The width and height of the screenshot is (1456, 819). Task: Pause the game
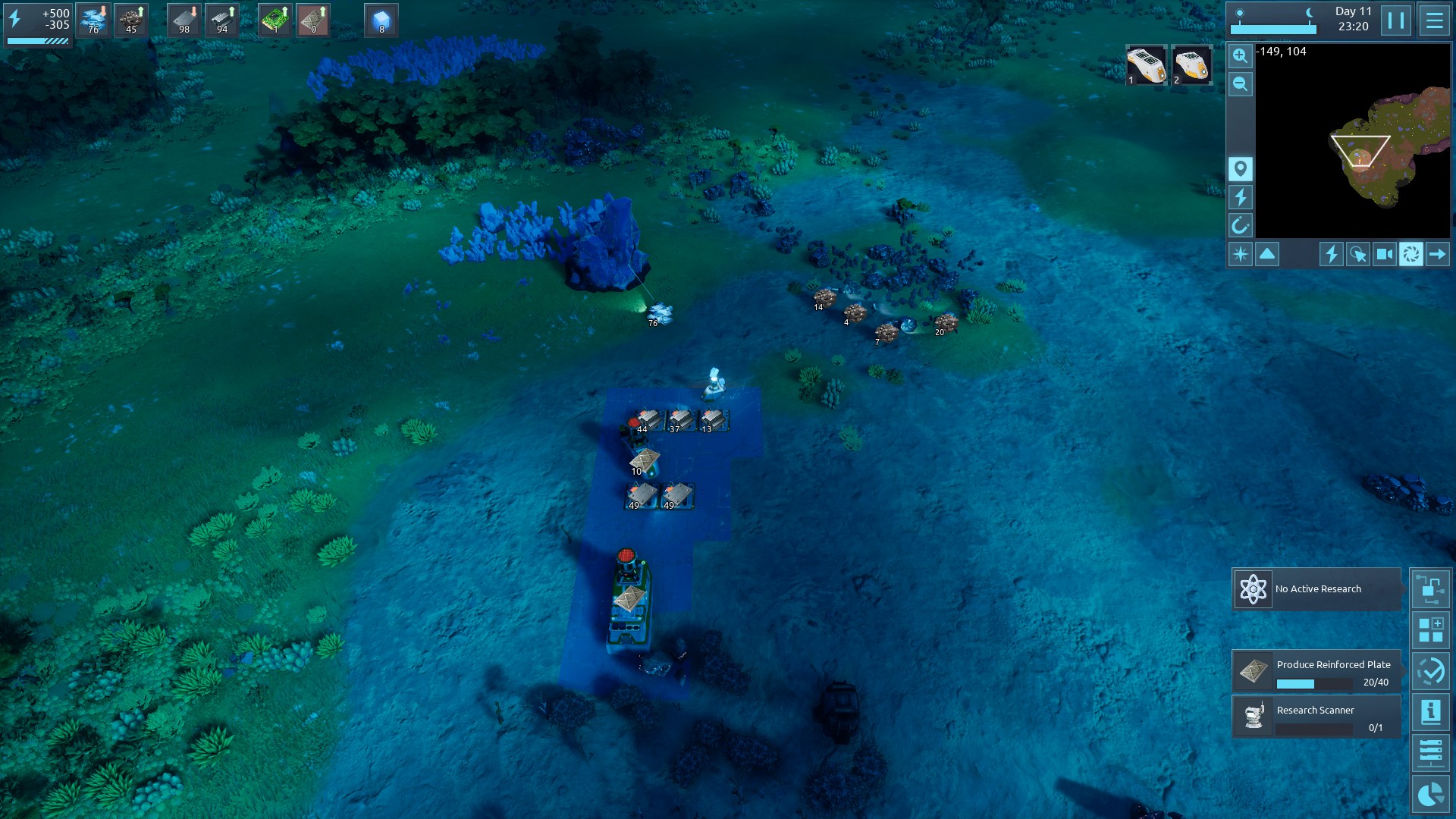[1396, 20]
